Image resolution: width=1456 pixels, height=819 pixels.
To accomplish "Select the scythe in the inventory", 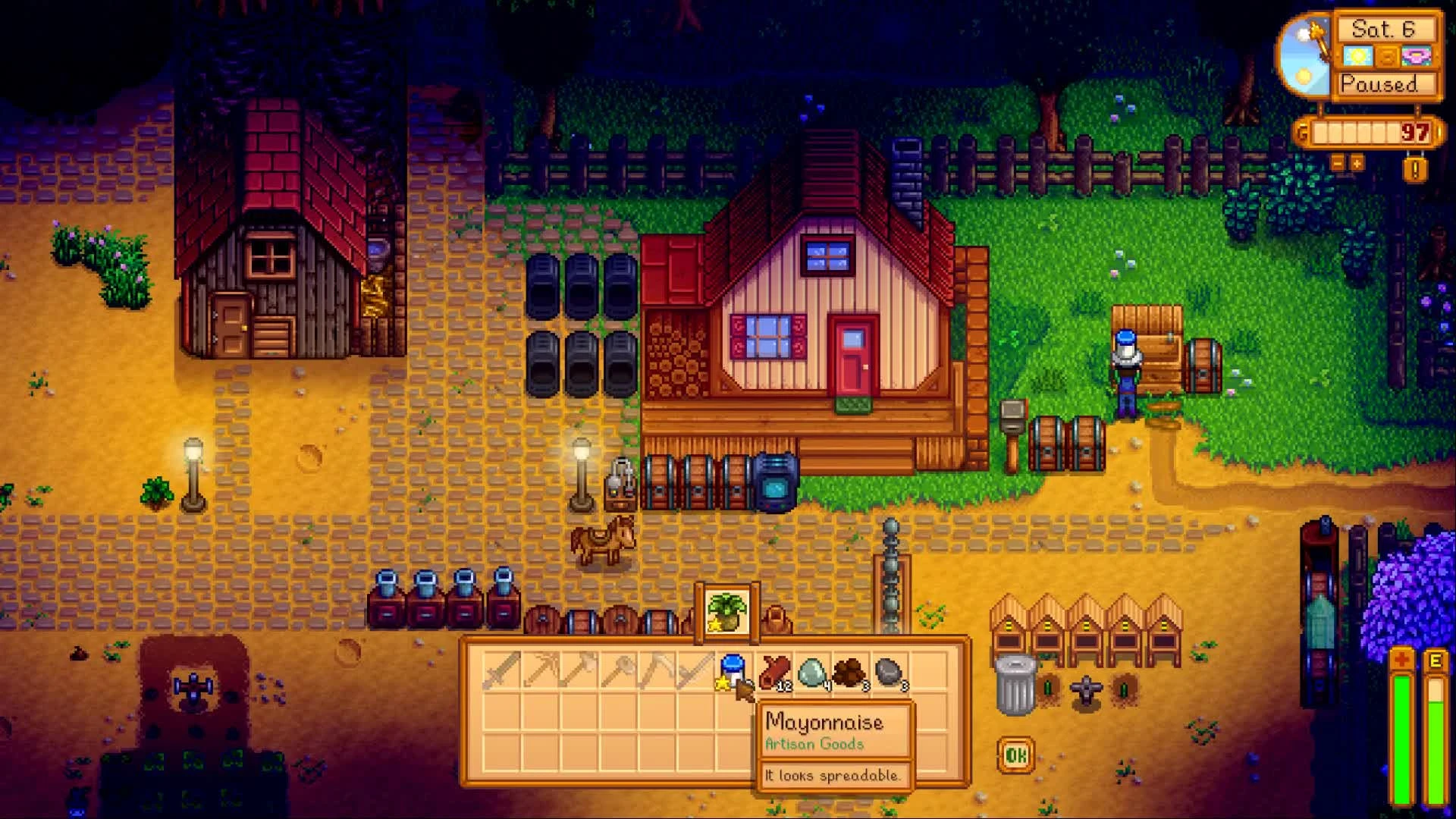I will tap(695, 673).
